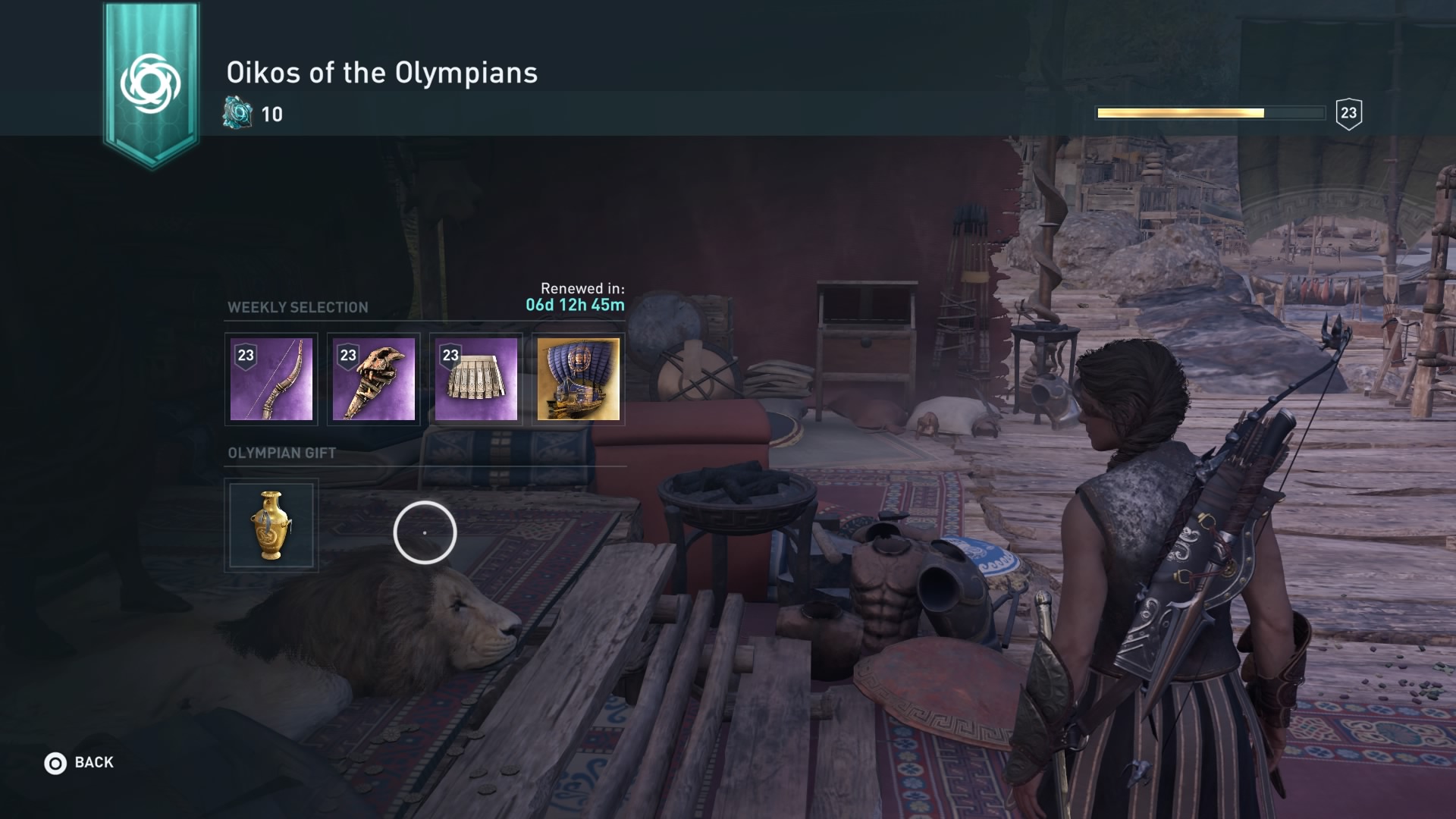The height and width of the screenshot is (819, 1456).
Task: Open the Olympian Gift golden vase
Action: tap(271, 525)
